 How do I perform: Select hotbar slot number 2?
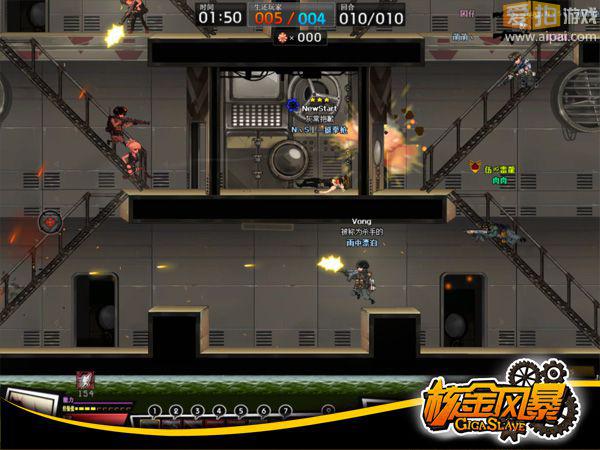(x=176, y=410)
